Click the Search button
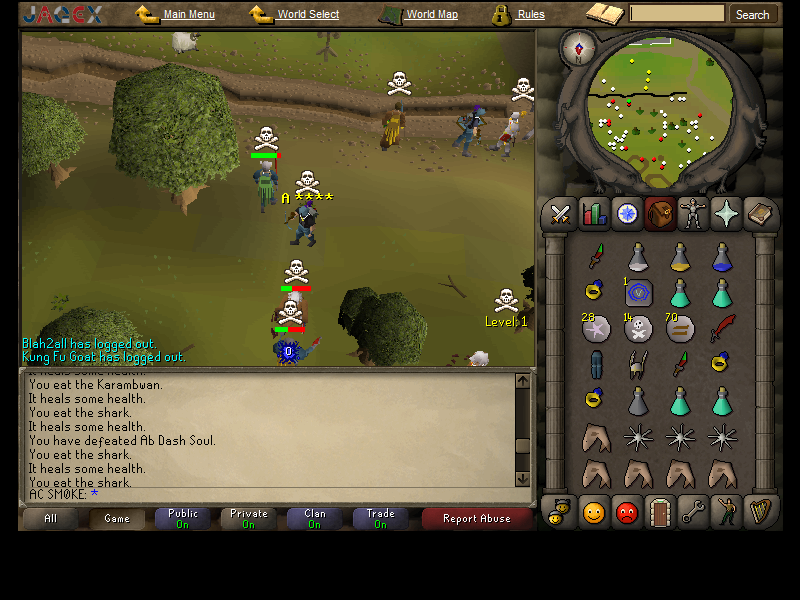Image resolution: width=800 pixels, height=600 pixels. pos(752,15)
